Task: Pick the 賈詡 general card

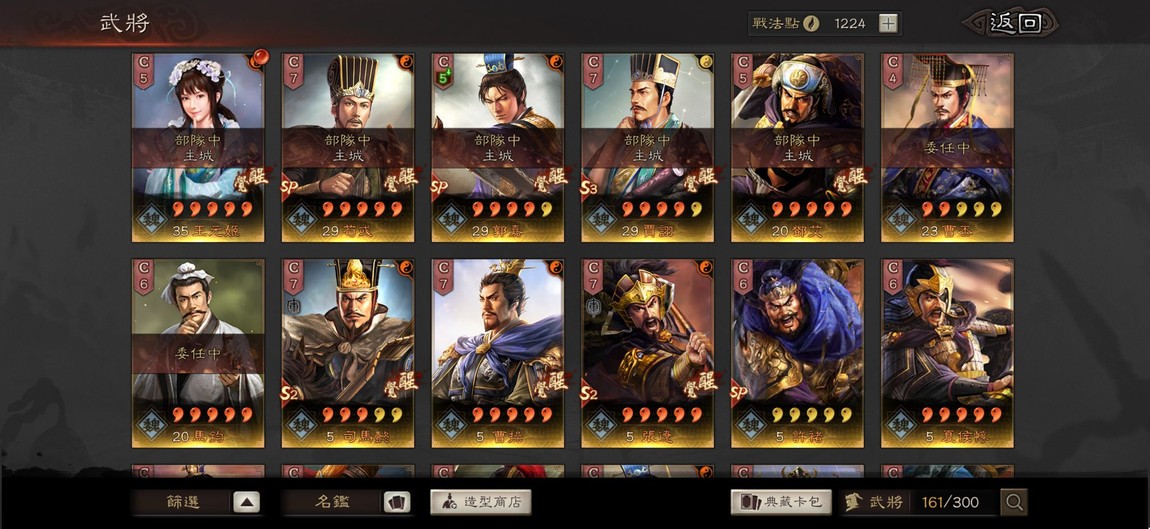Action: pyautogui.click(x=648, y=146)
